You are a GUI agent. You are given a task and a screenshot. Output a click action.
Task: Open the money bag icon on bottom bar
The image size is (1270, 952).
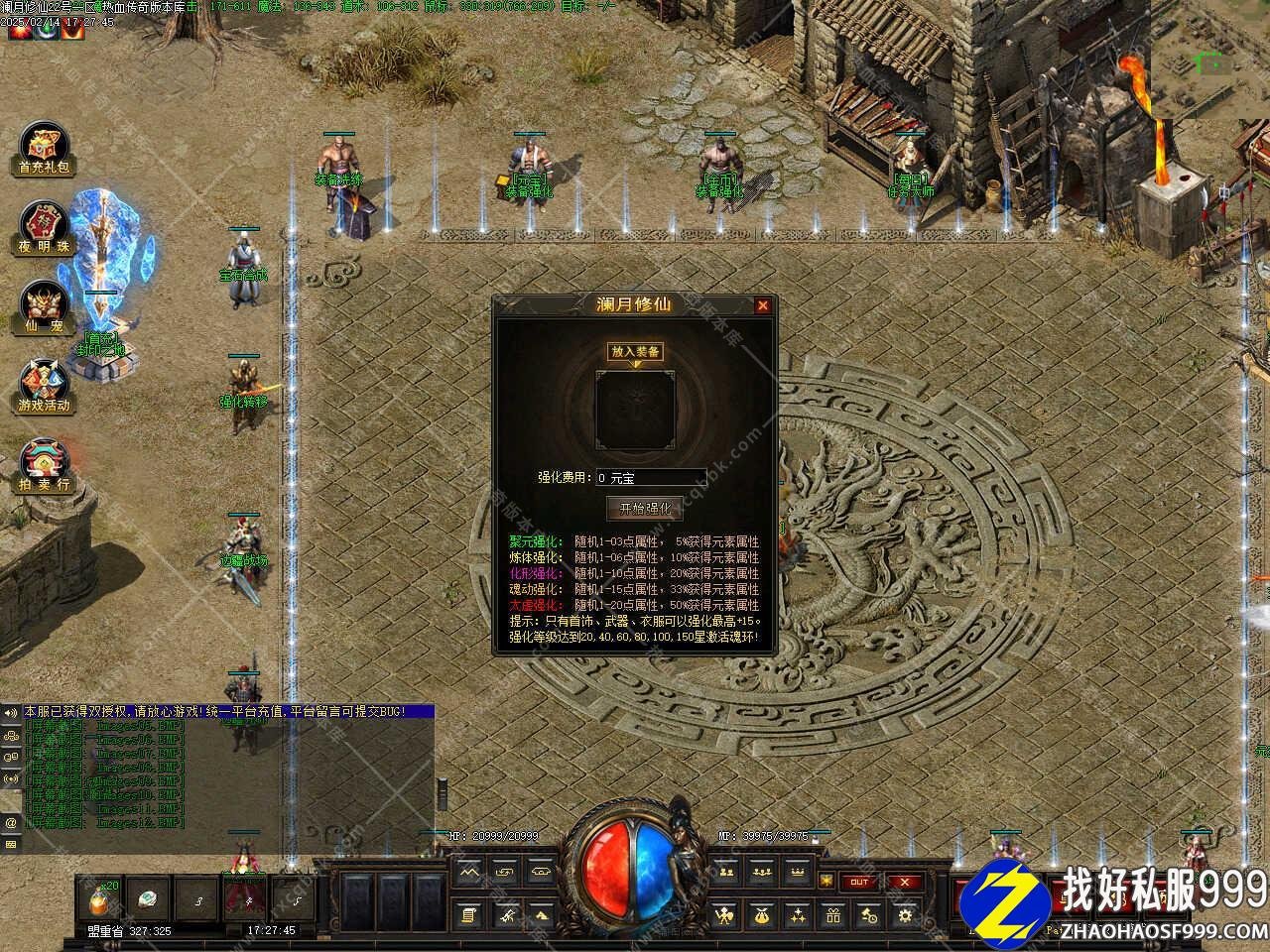(x=762, y=914)
